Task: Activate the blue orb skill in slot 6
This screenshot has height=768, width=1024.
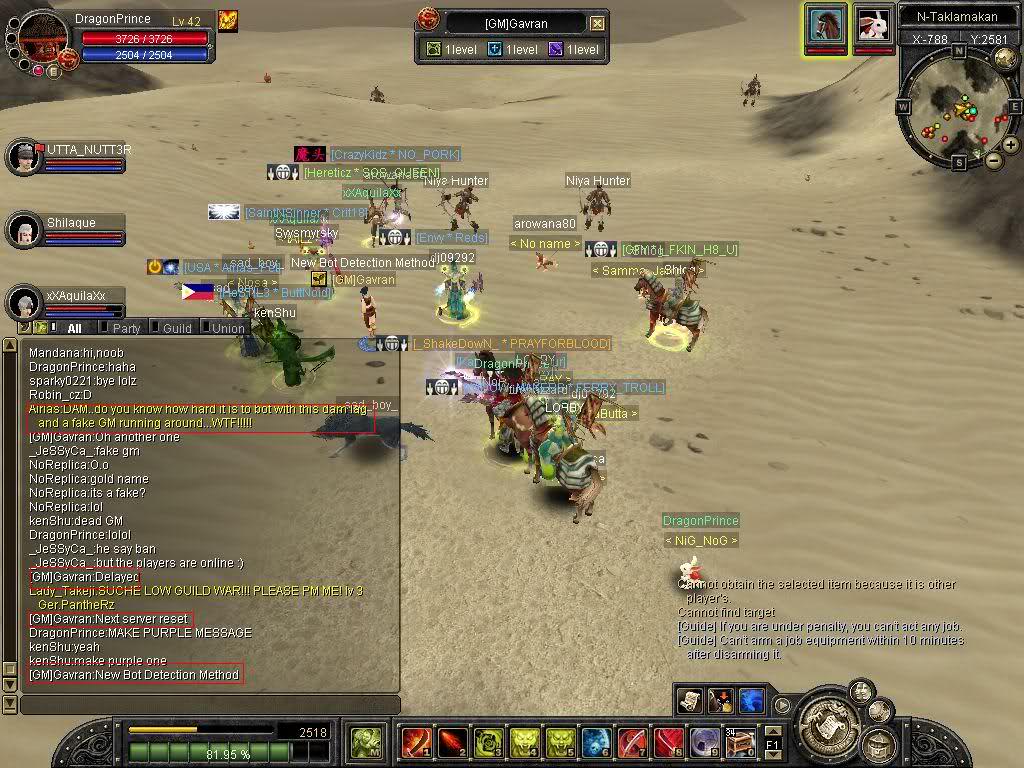Action: pyautogui.click(x=596, y=743)
